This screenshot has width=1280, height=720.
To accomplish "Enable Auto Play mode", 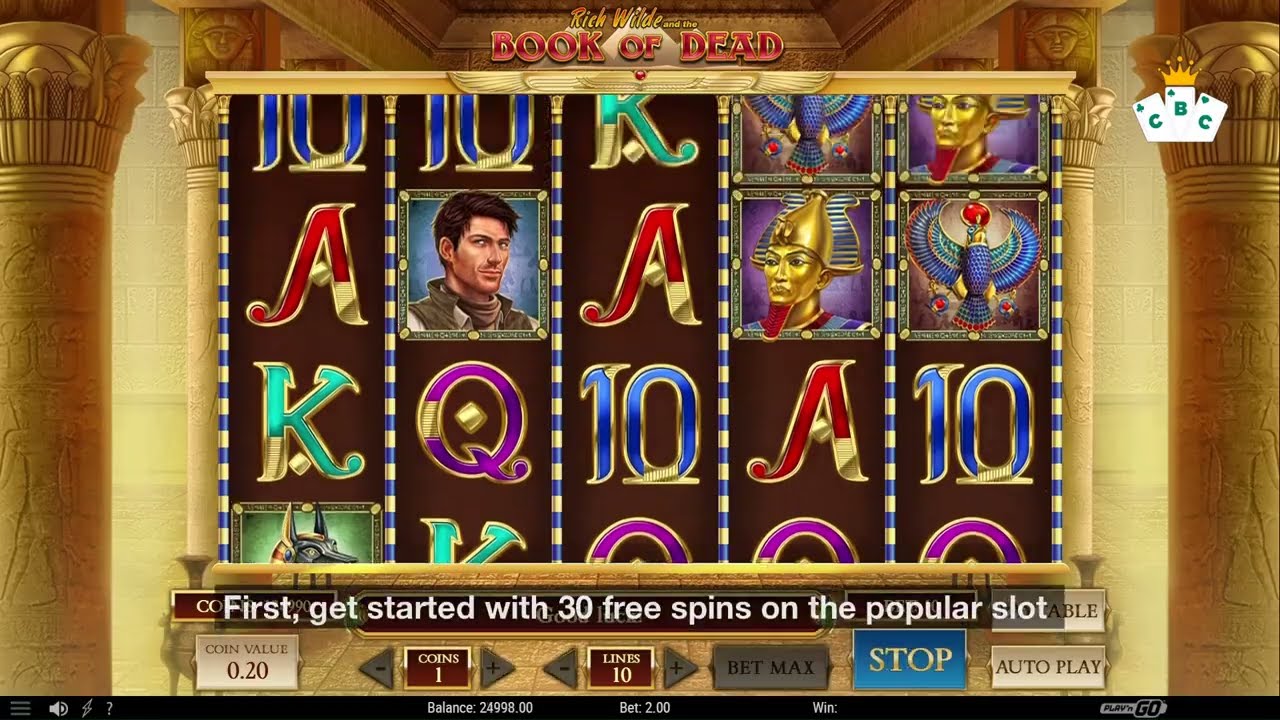I will pos(1048,667).
